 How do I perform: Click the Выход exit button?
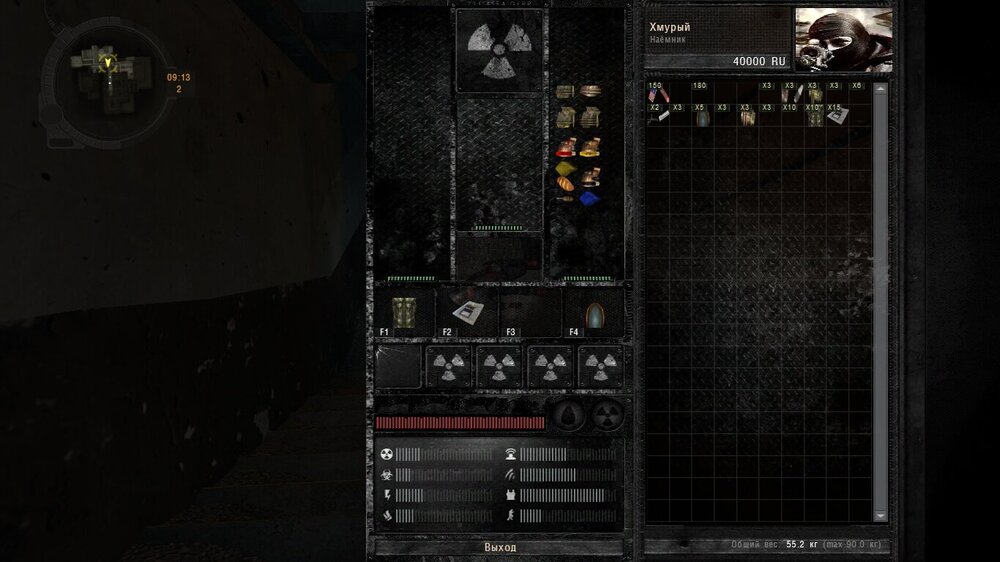(x=499, y=548)
